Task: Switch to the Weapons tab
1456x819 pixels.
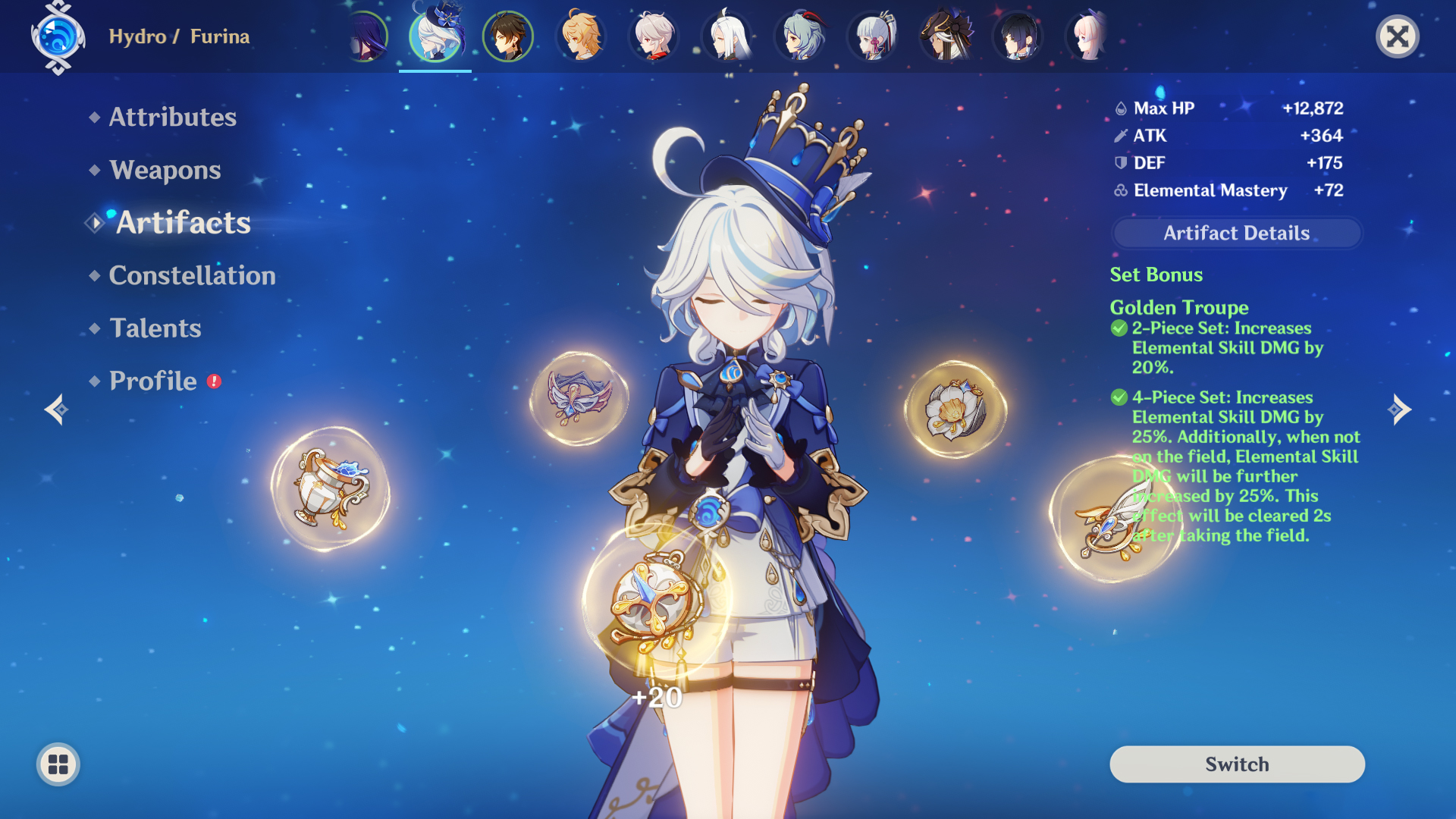Action: [164, 171]
